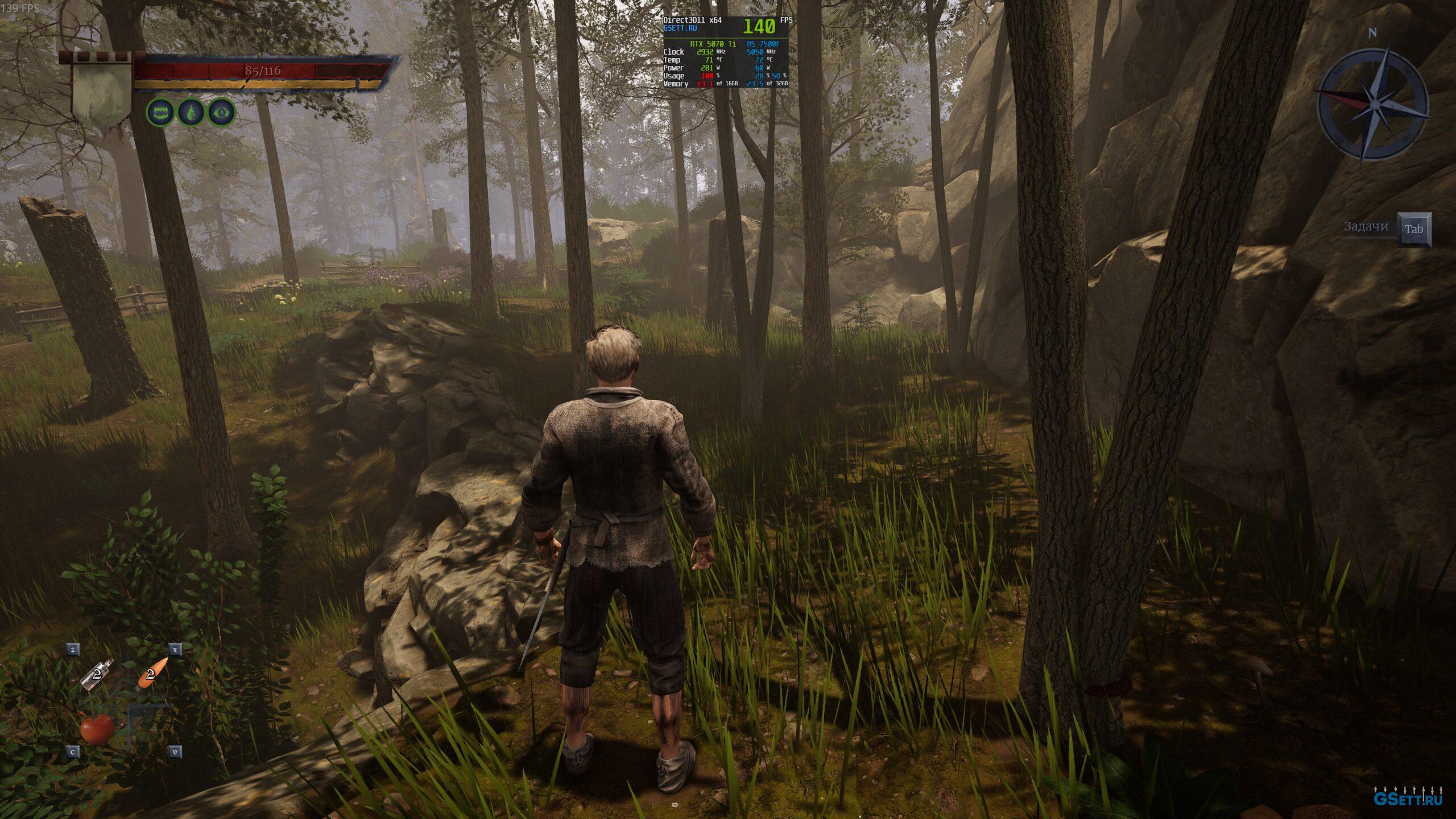This screenshot has width=1456, height=819.
Task: Click the green fangs status icon
Action: [x=161, y=113]
